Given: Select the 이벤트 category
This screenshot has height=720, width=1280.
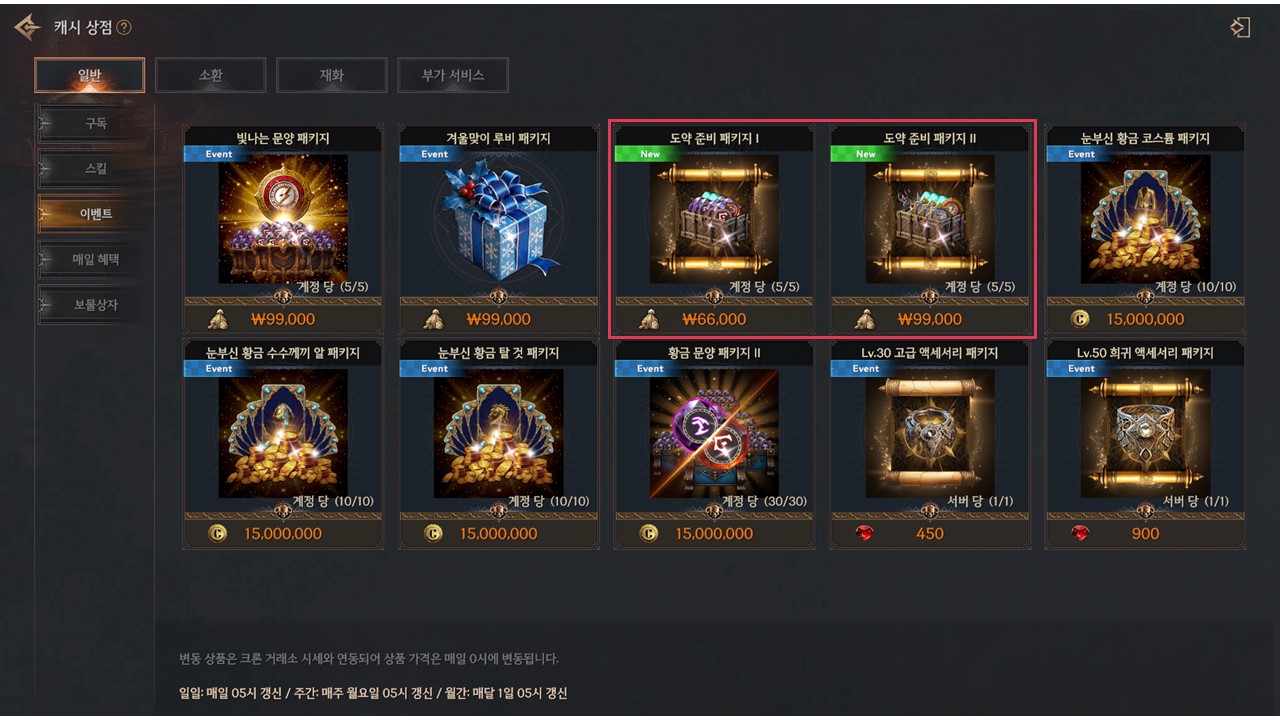Looking at the screenshot, I should [x=95, y=214].
